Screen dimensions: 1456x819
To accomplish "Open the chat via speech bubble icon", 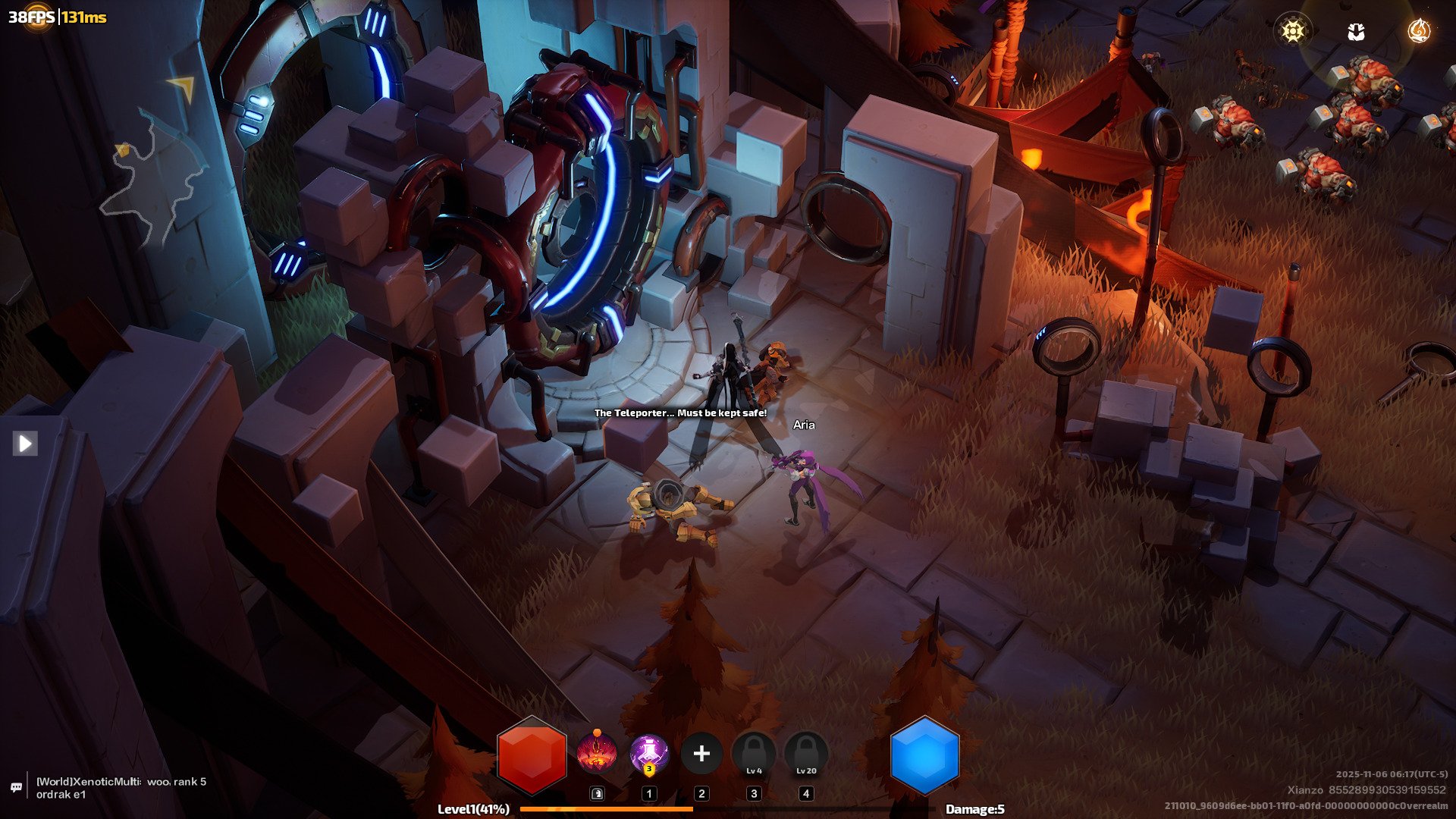I will (16, 787).
